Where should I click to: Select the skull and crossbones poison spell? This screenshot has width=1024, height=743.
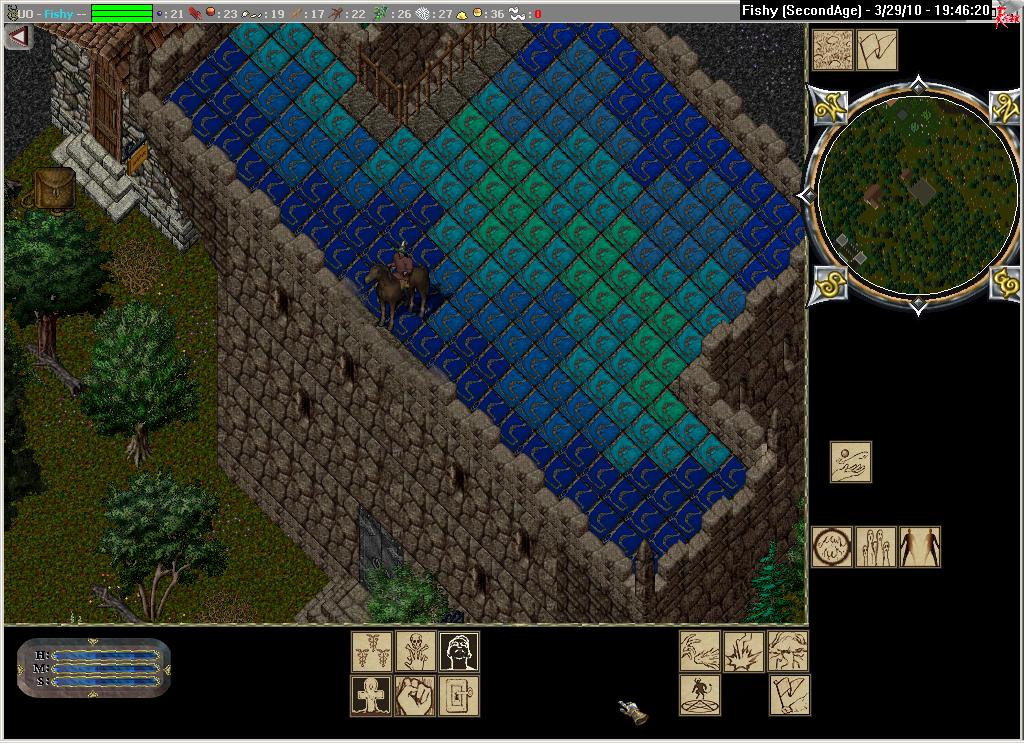pyautogui.click(x=415, y=652)
